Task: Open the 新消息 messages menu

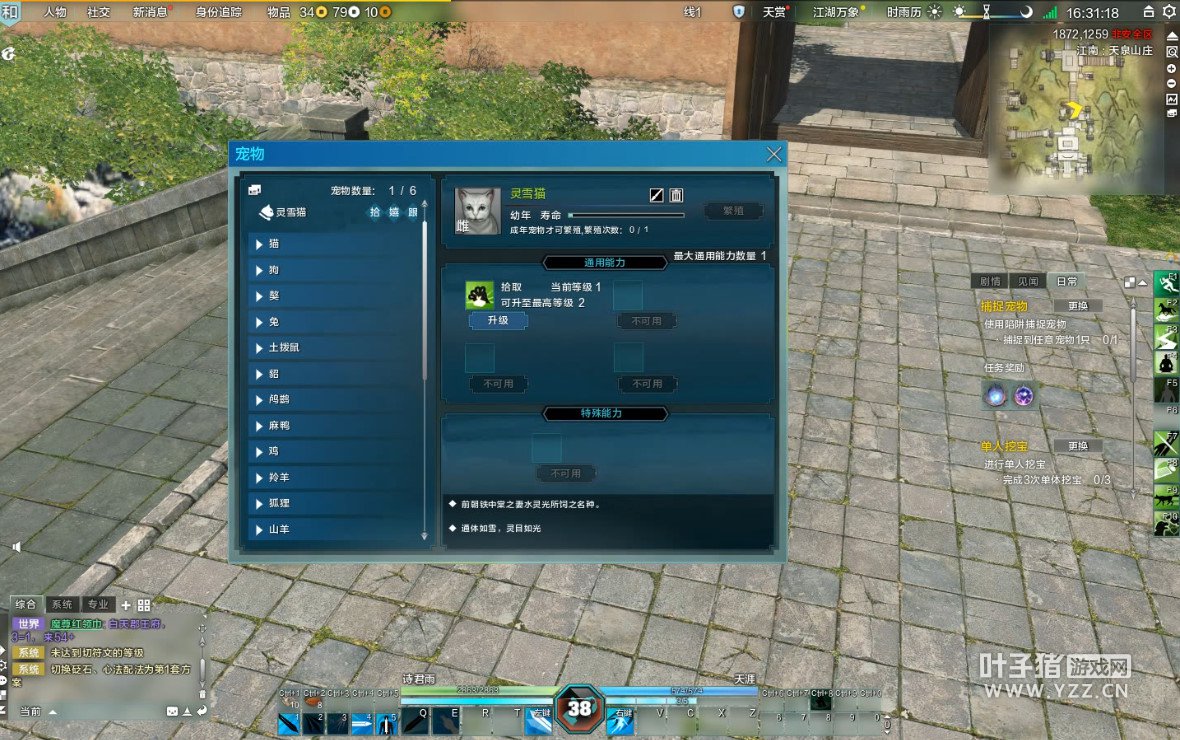Action: (150, 12)
